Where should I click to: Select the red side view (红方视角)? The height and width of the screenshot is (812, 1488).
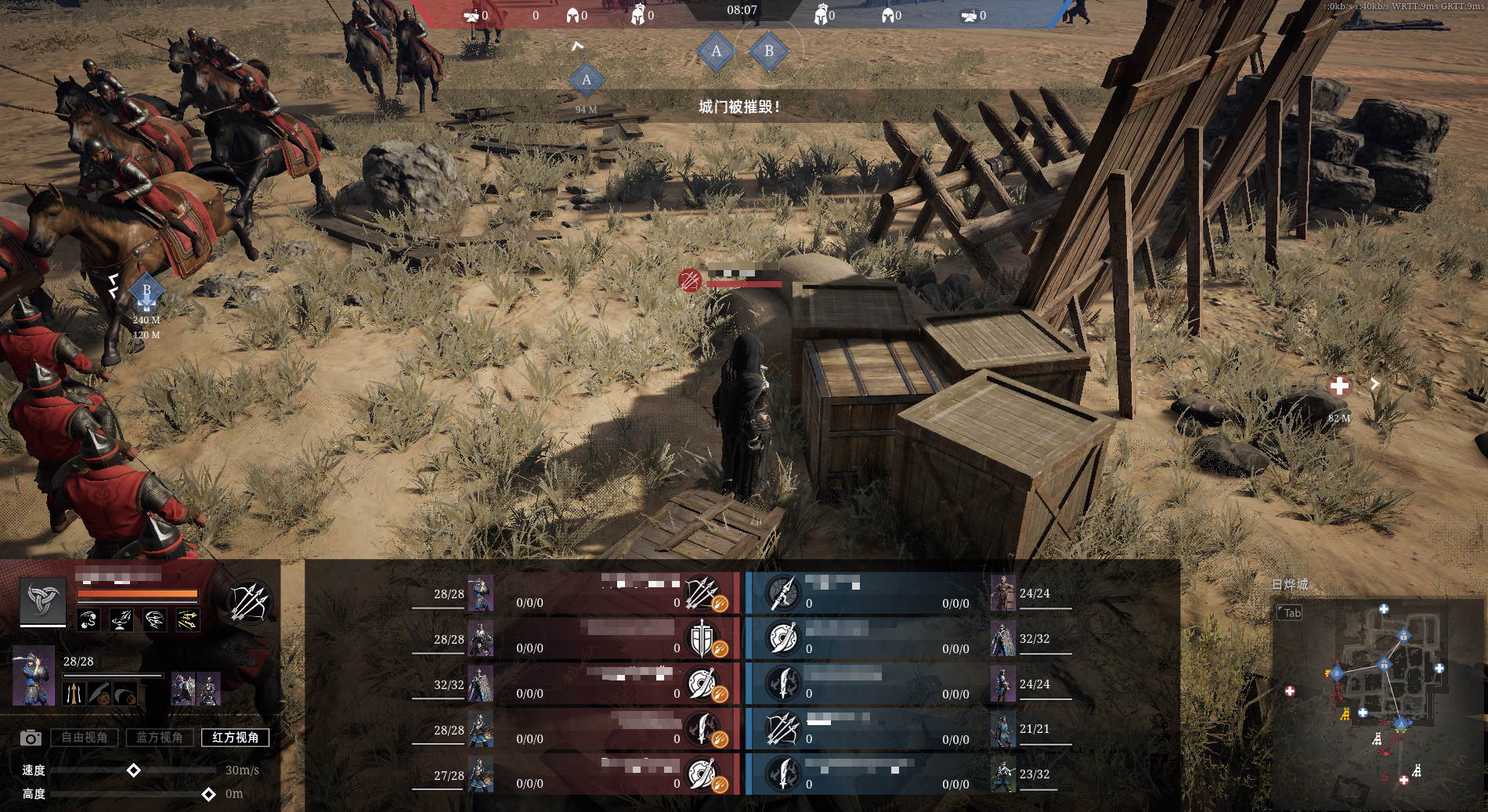(235, 737)
